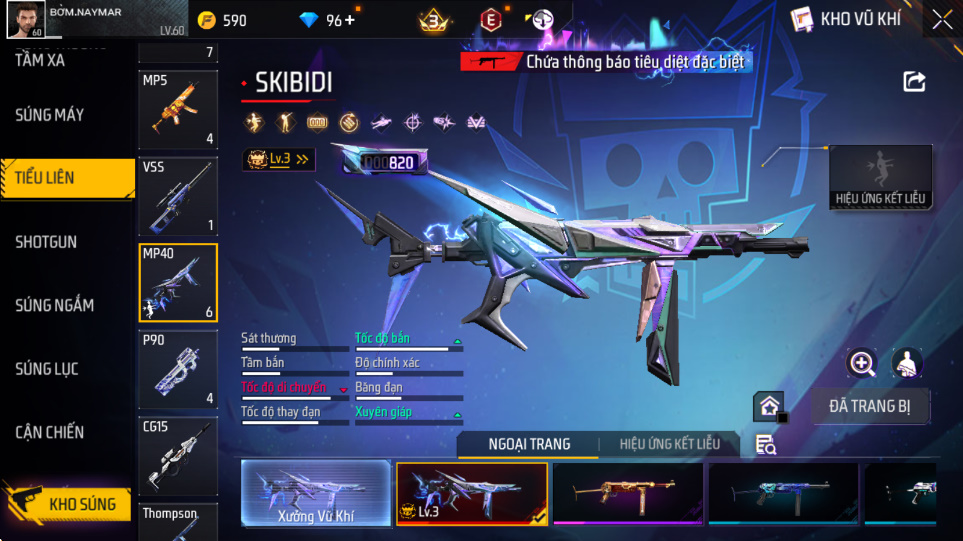Open the Súng Ngắm category
Screen dimensions: 963x541
coord(54,305)
